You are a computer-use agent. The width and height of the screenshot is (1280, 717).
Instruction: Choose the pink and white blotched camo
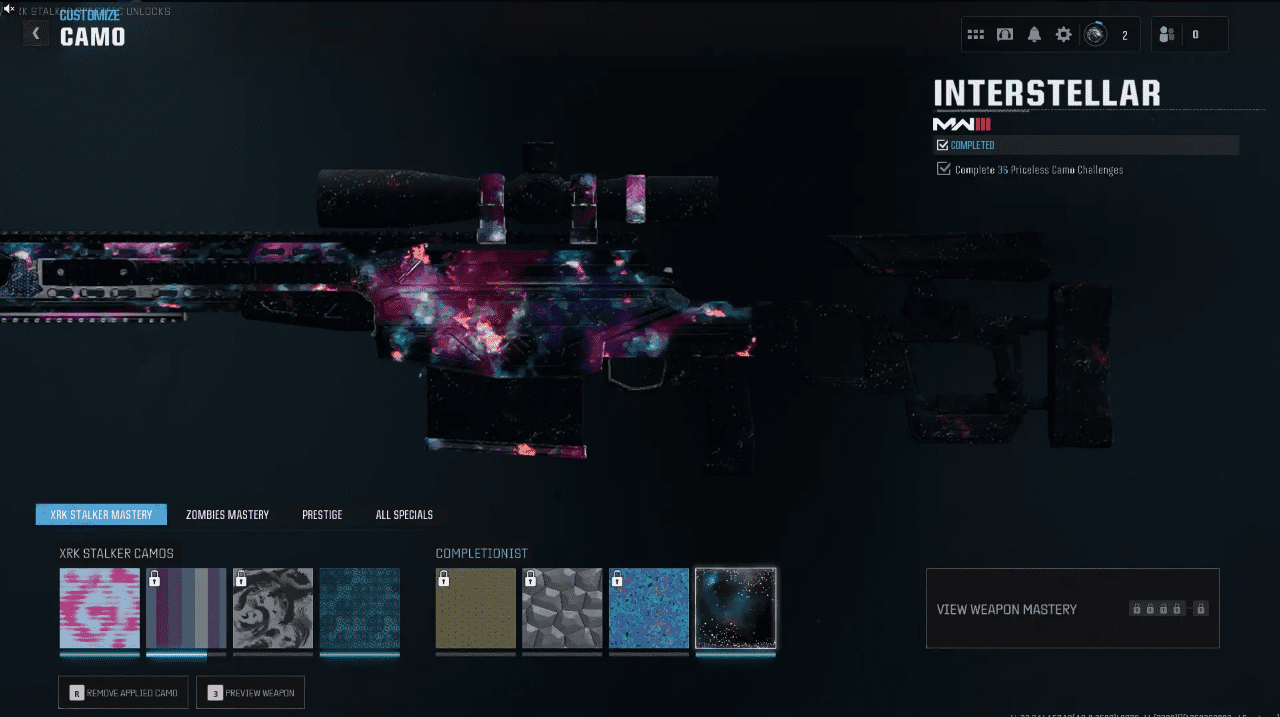100,608
